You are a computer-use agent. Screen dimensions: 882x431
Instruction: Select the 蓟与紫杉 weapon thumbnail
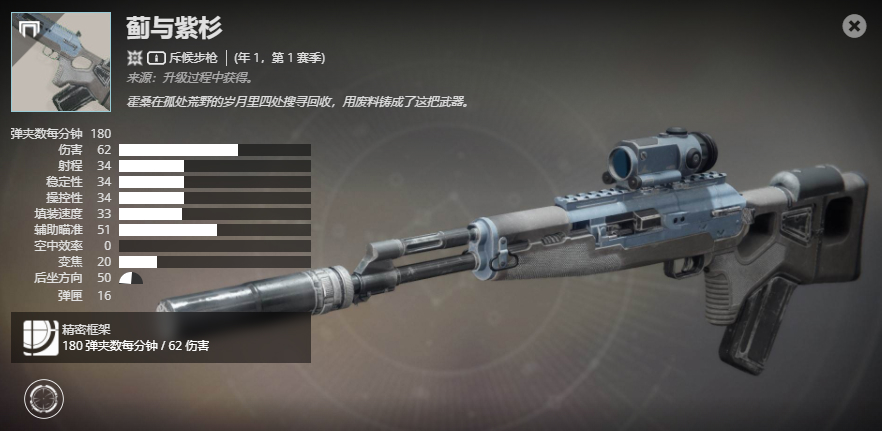60,61
